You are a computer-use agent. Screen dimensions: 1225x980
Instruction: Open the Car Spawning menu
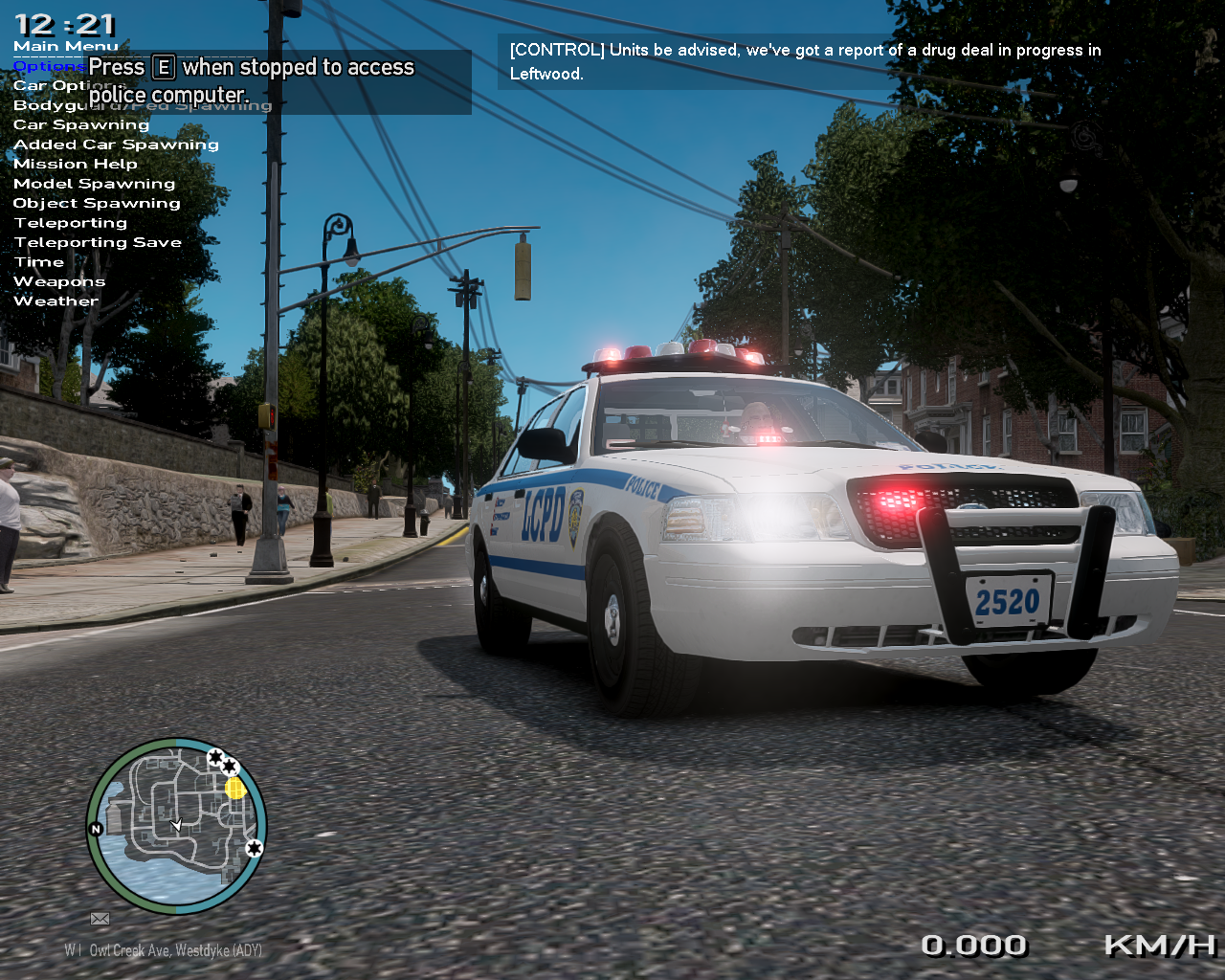[x=81, y=124]
